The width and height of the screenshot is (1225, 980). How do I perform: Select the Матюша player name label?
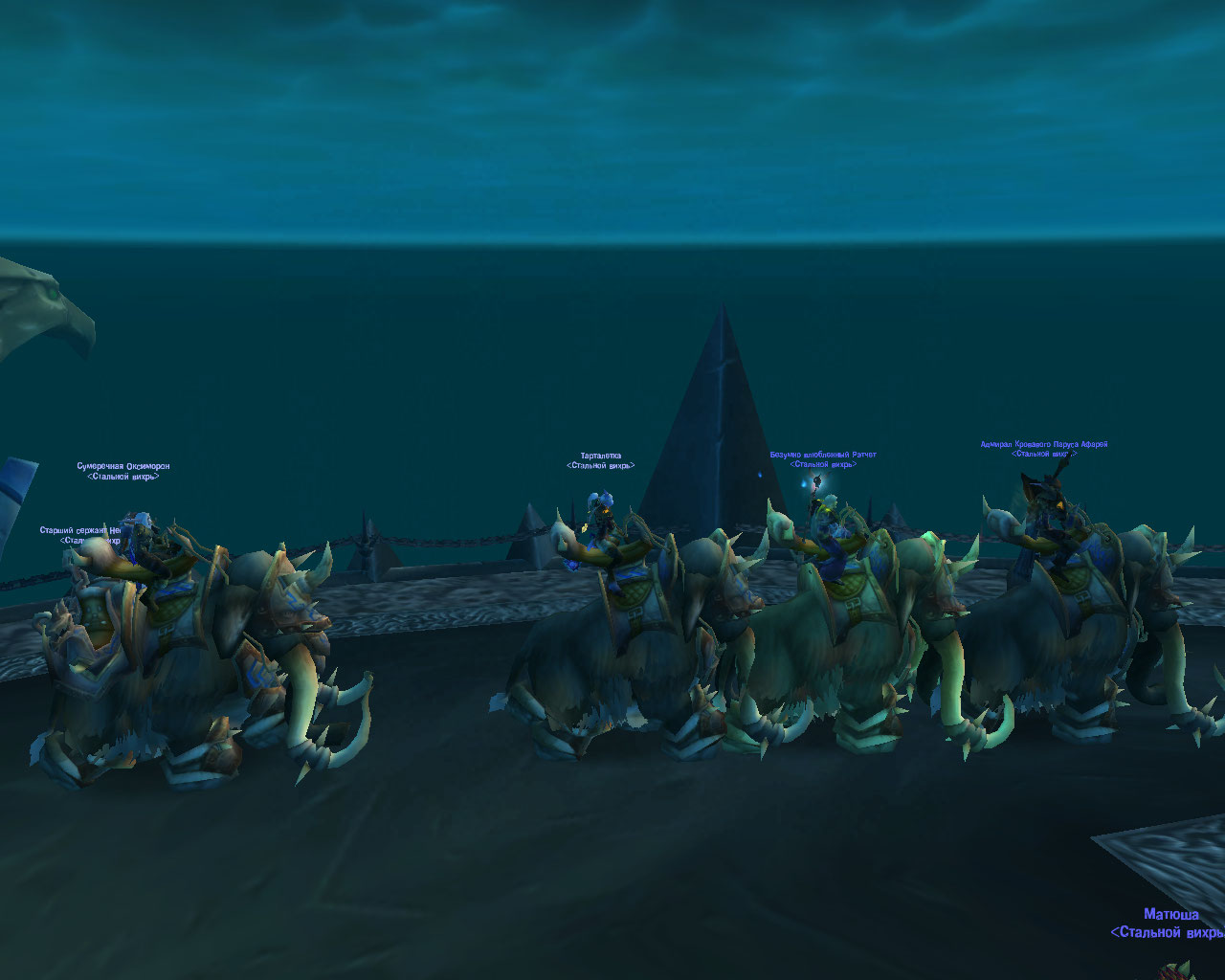click(x=1170, y=915)
